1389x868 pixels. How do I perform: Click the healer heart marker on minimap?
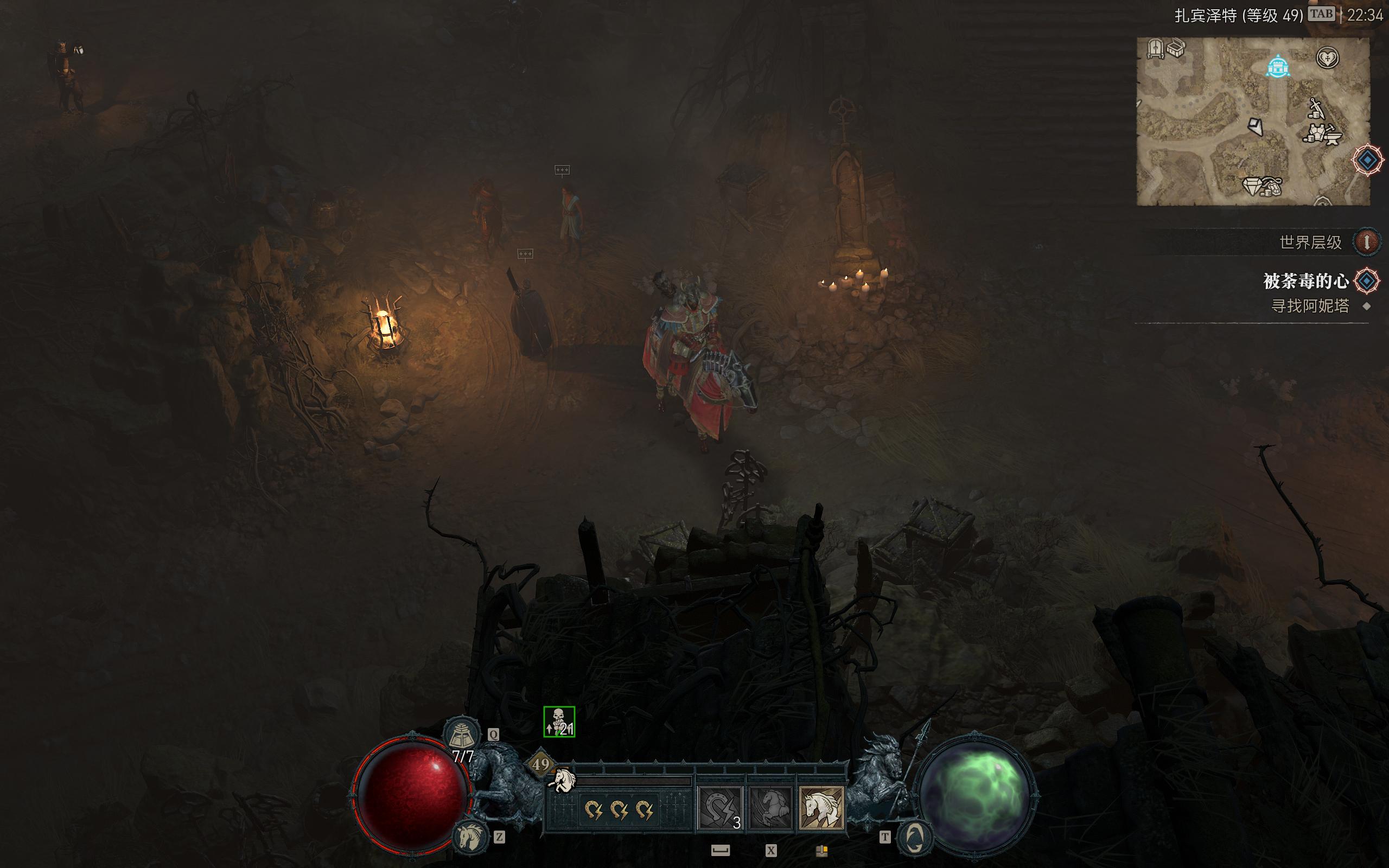[x=1327, y=58]
